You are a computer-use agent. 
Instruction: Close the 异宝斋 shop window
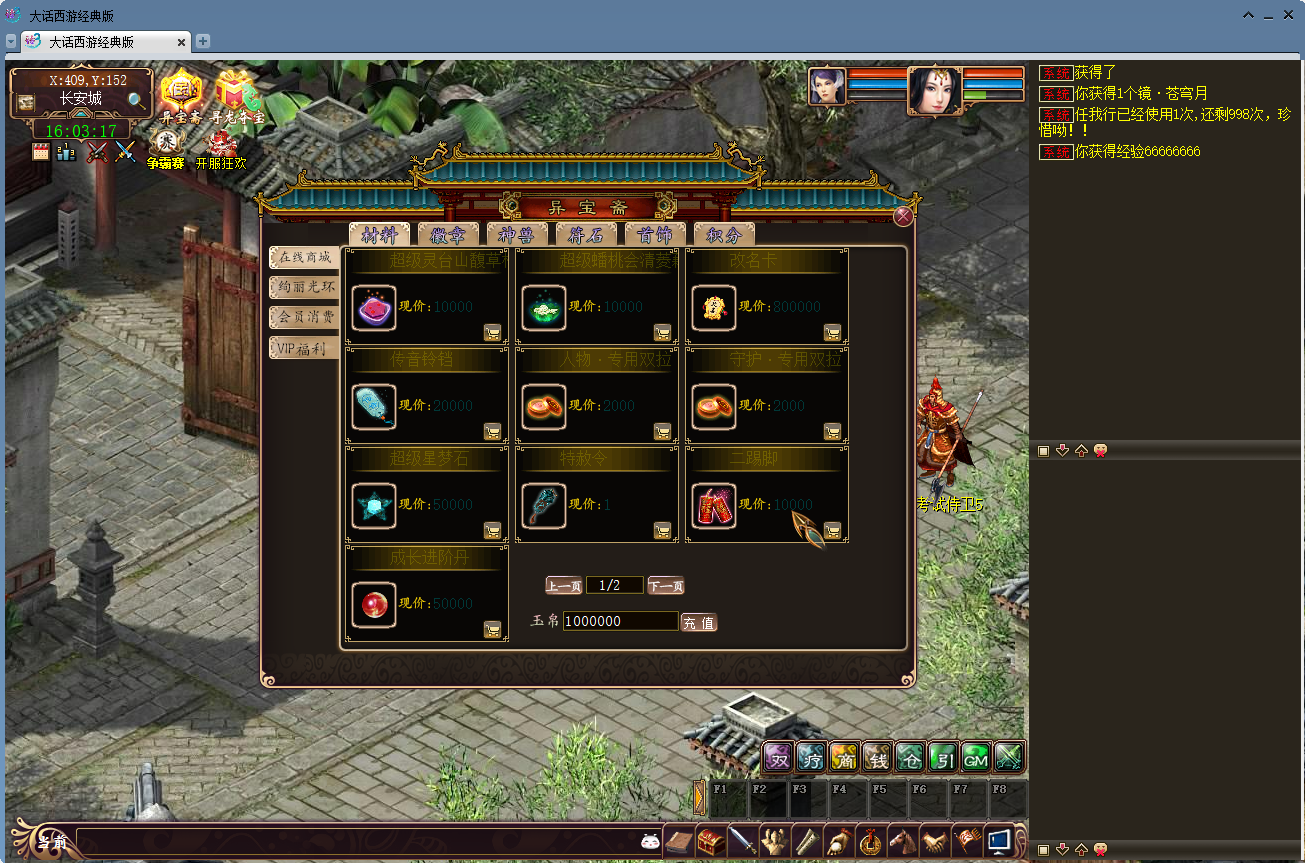(903, 217)
